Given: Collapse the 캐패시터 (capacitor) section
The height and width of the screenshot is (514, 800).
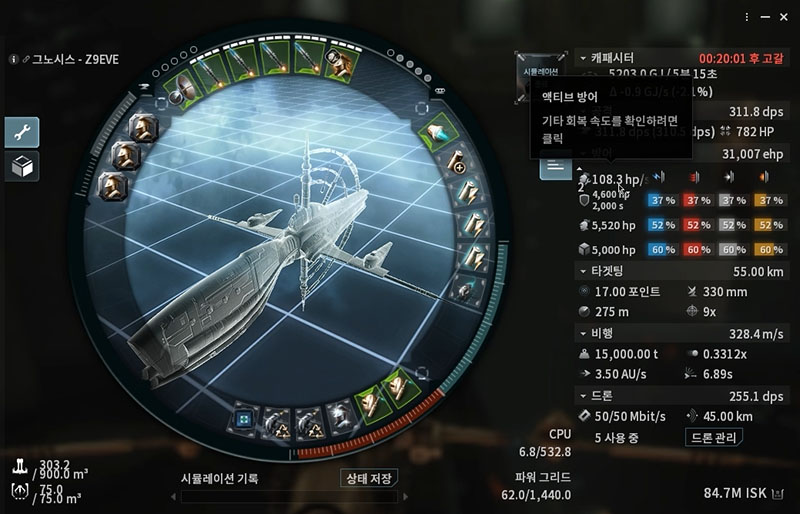Looking at the screenshot, I should pyautogui.click(x=585, y=58).
